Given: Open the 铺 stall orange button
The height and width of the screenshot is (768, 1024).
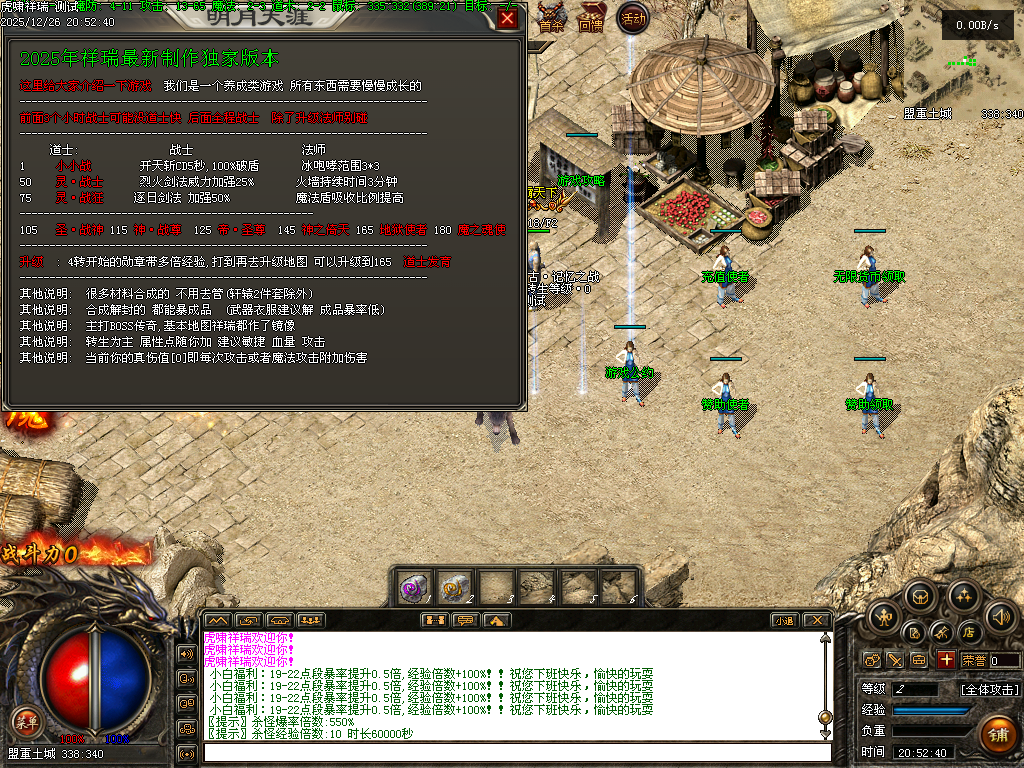Looking at the screenshot, I should pyautogui.click(x=997, y=735).
